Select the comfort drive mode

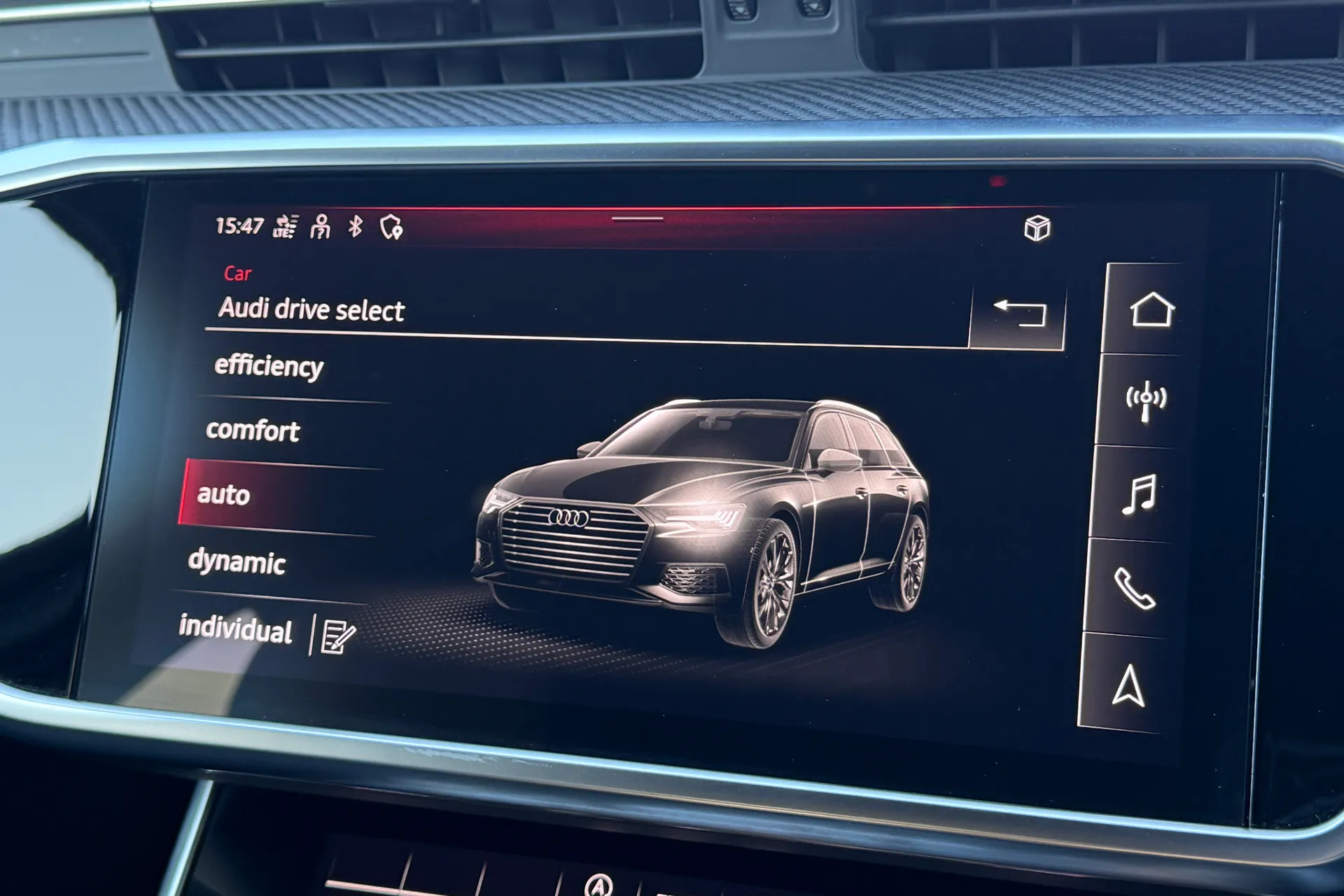tap(252, 431)
